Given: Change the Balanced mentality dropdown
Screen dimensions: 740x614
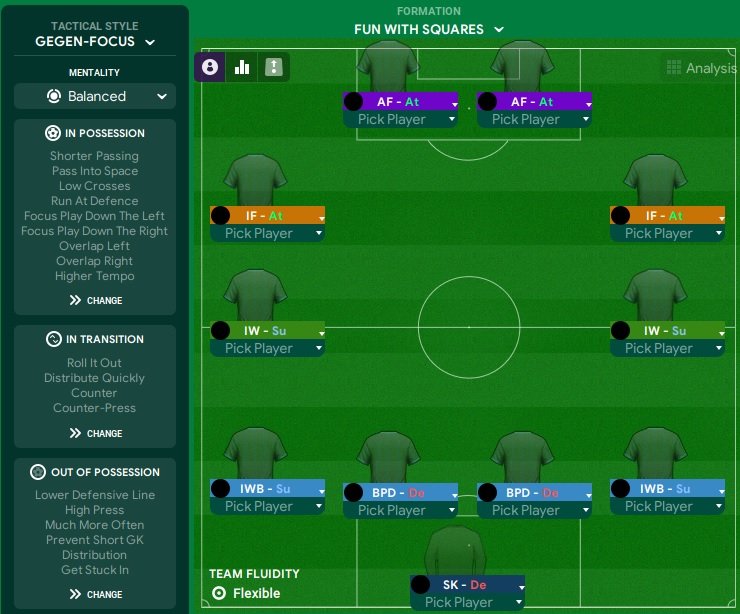Looking at the screenshot, I should 95,96.
